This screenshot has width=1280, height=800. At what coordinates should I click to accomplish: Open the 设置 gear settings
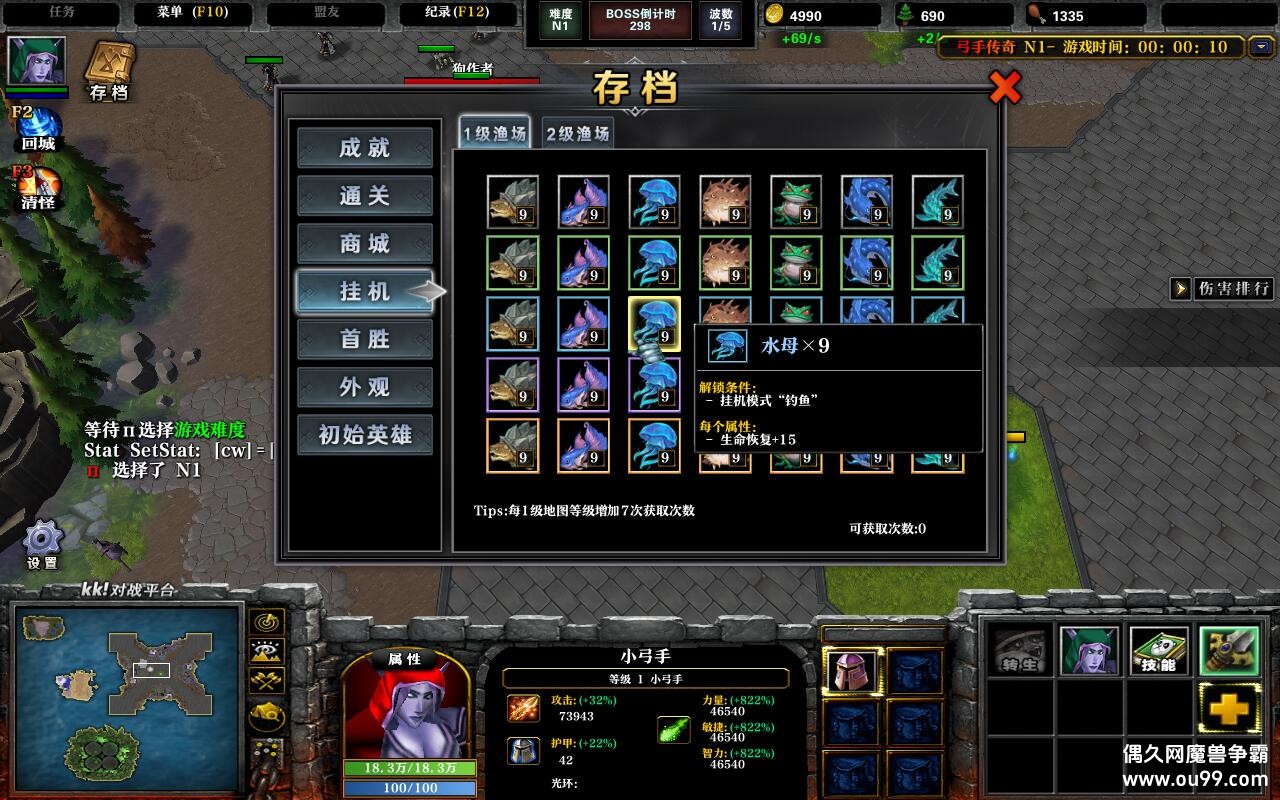coord(43,543)
